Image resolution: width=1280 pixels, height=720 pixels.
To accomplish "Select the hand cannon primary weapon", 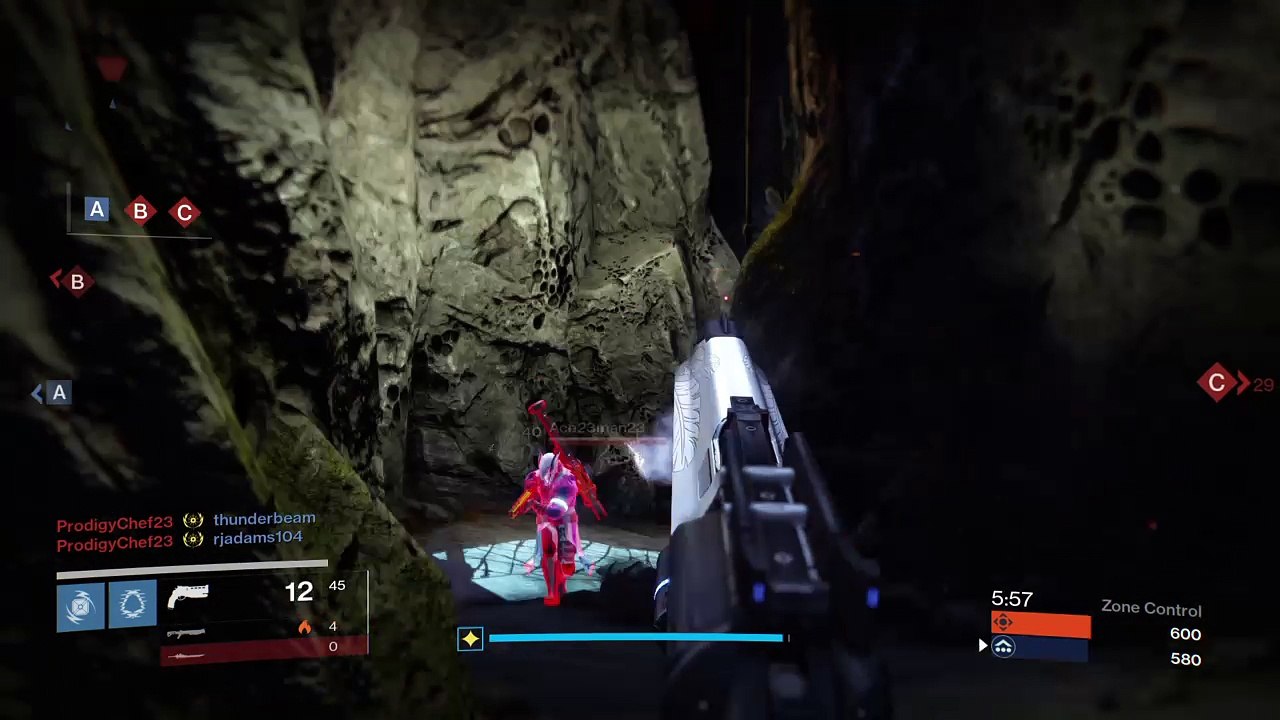I will point(188,597).
